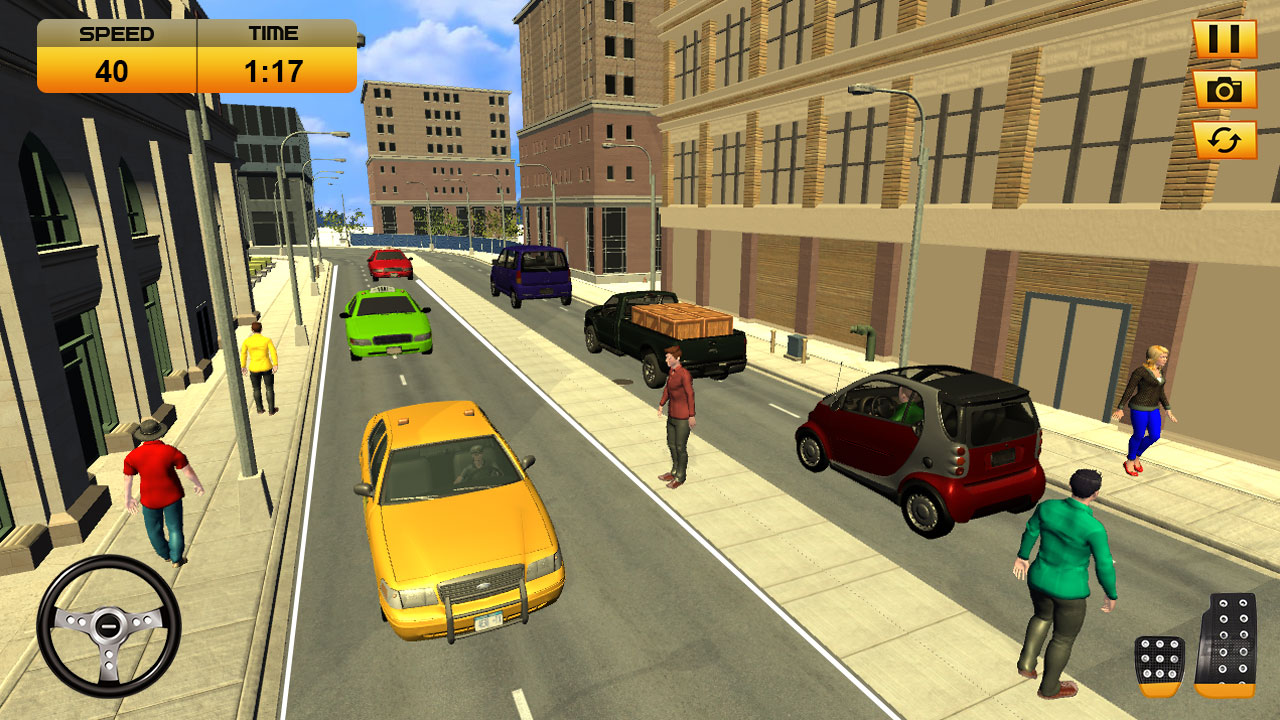Select the yellow taxi cab
1280x720 pixels.
460,520
